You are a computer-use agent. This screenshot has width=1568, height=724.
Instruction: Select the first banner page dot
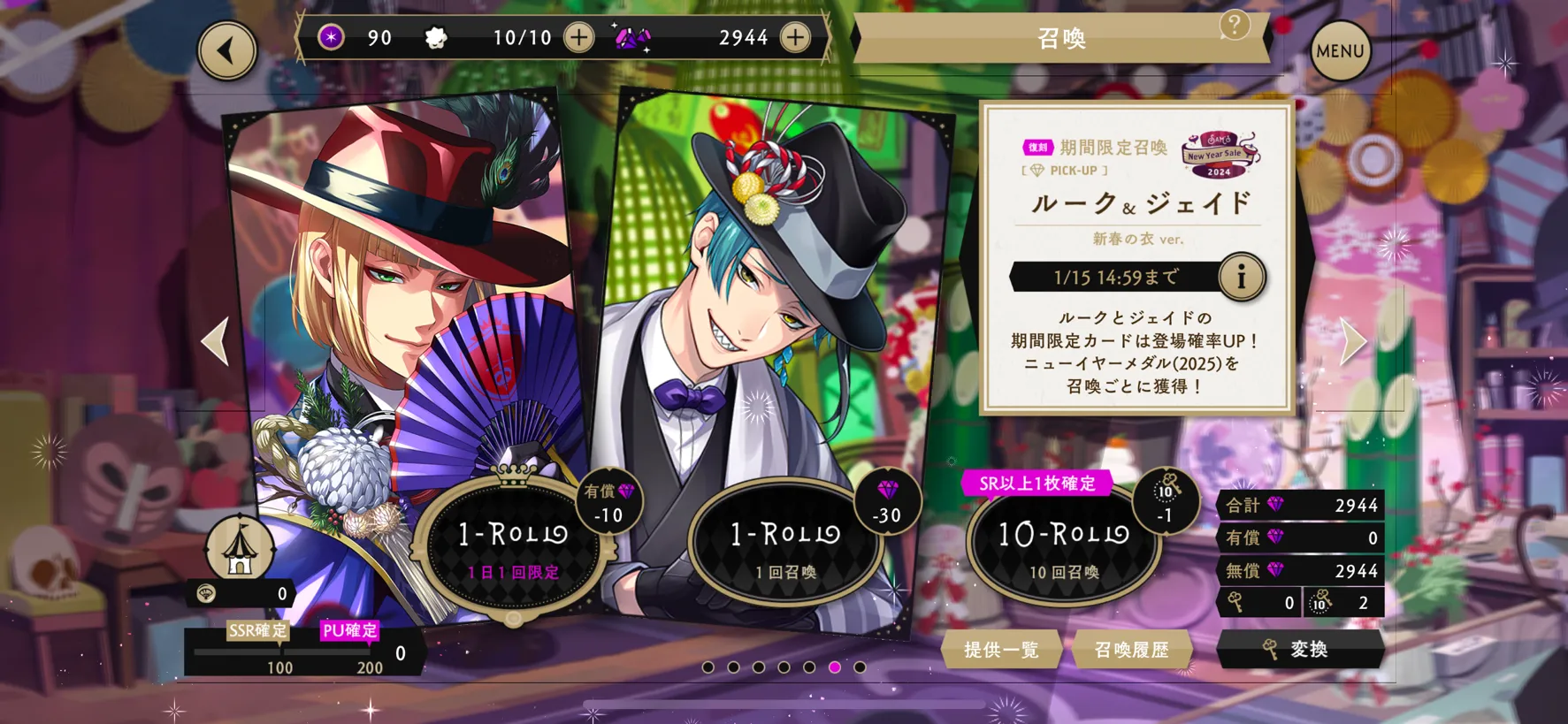[708, 667]
